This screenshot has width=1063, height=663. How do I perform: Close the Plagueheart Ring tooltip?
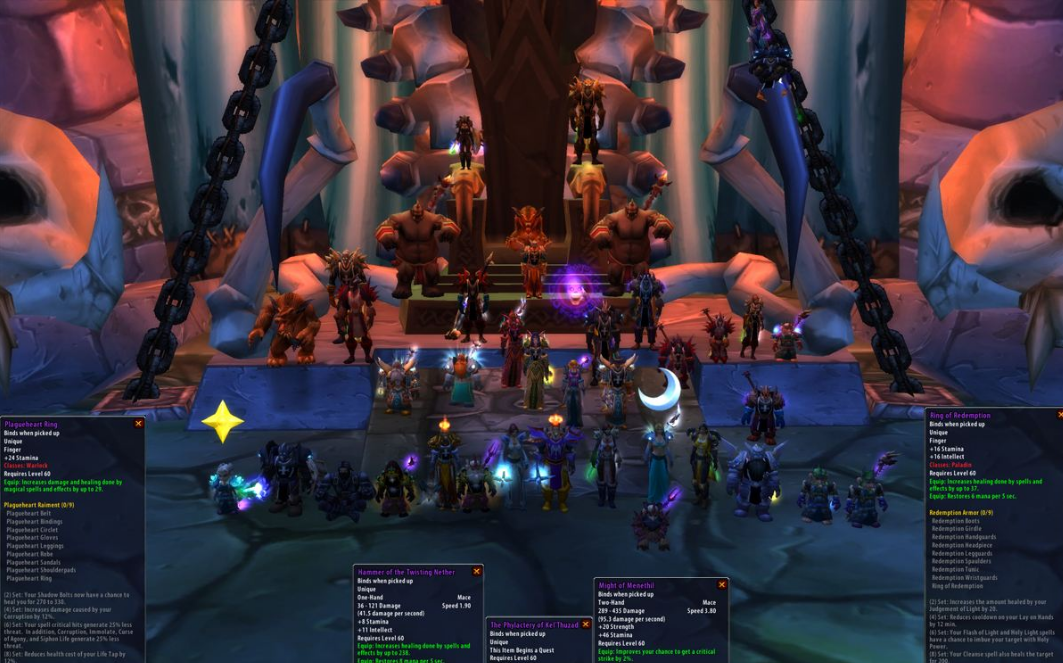[139, 424]
